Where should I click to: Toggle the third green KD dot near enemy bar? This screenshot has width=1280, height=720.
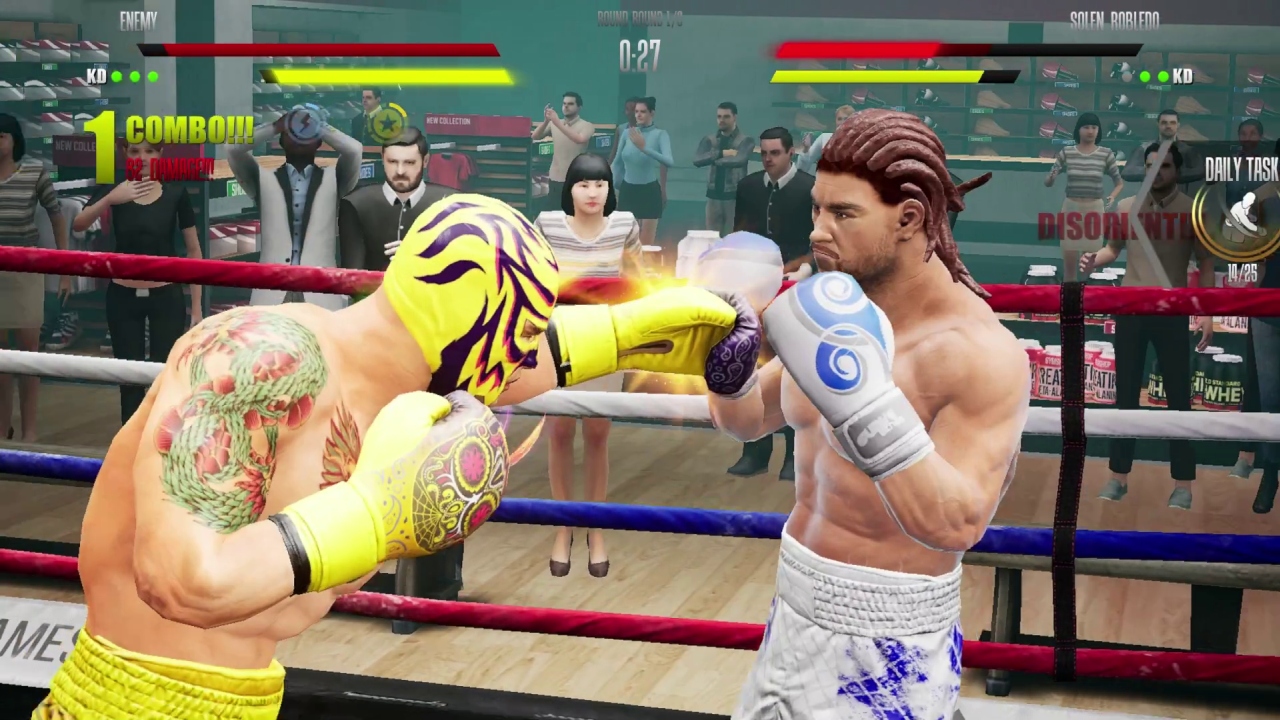coord(152,75)
